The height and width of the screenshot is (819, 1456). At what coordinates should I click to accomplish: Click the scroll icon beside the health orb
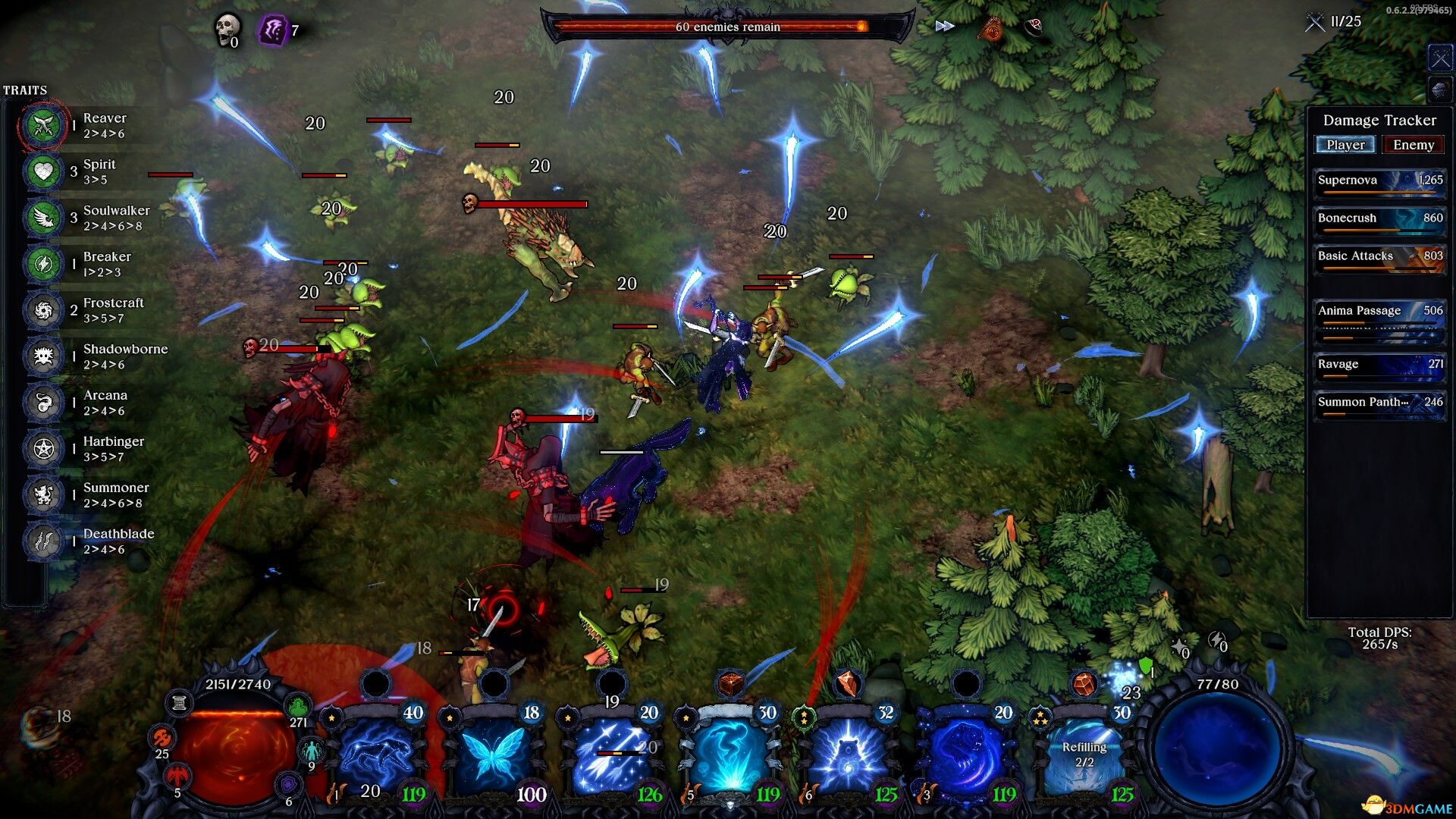(x=179, y=701)
